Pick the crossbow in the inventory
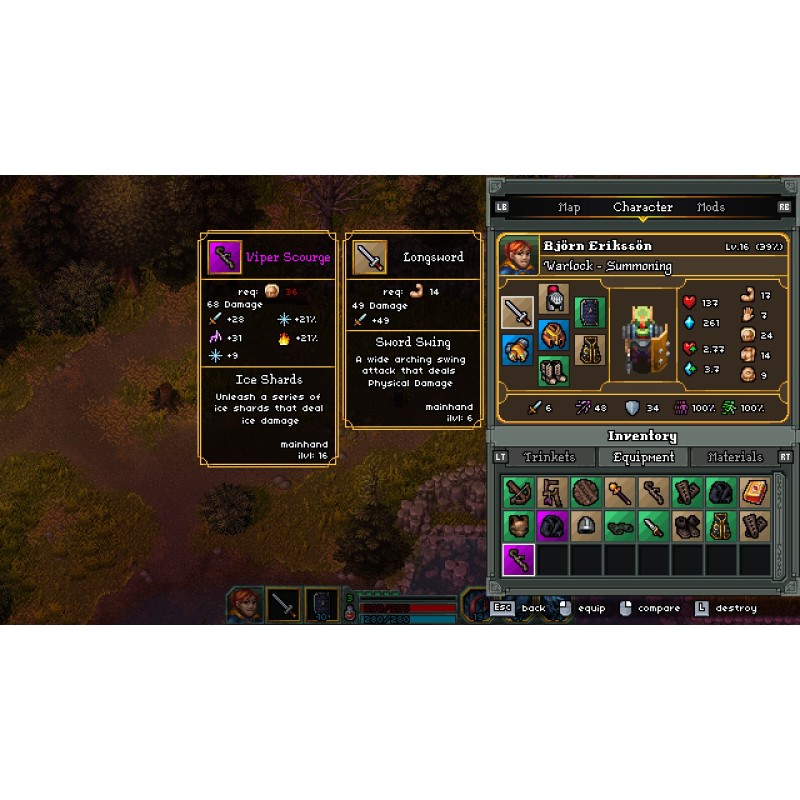 518,493
